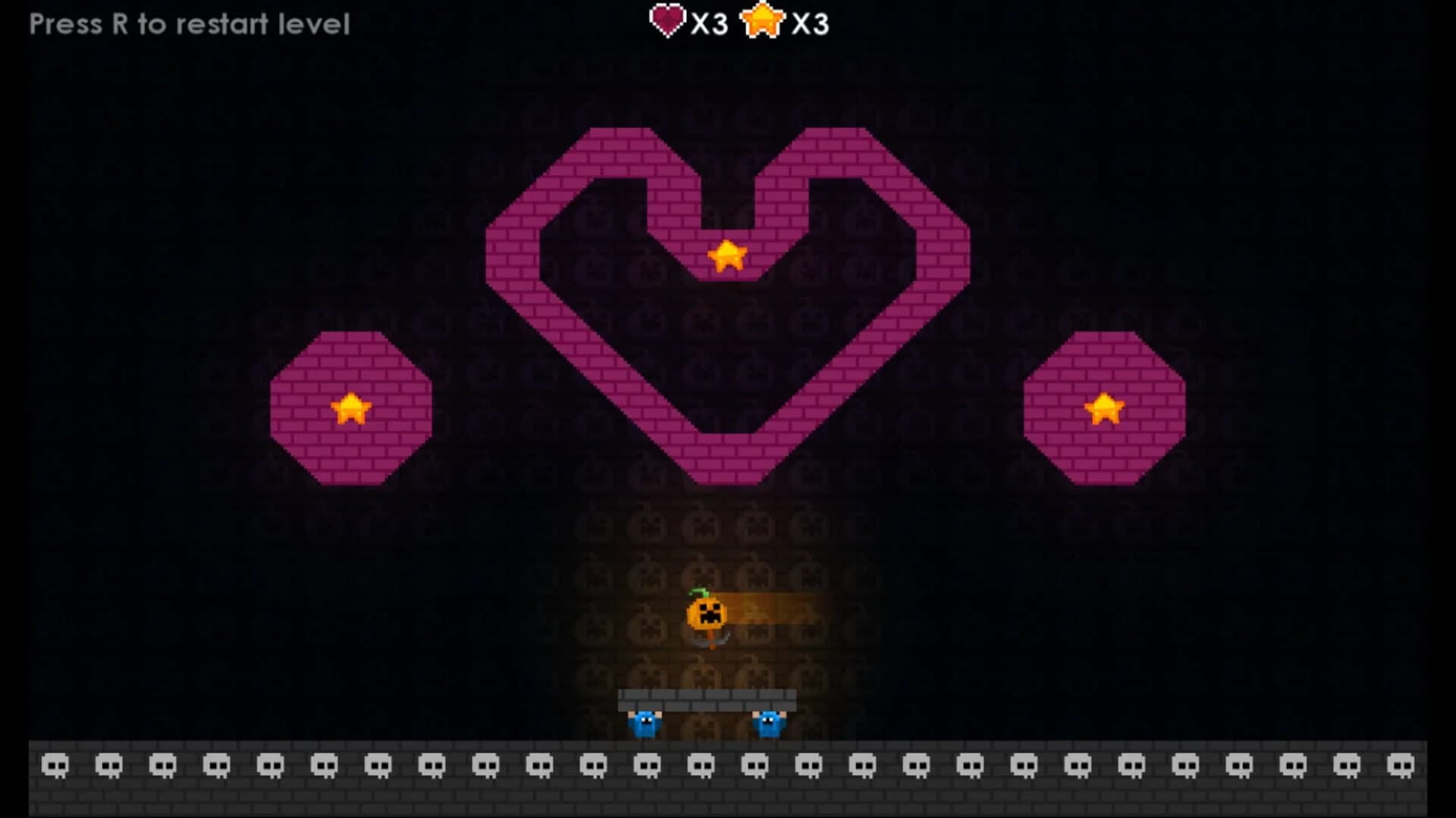Click the bottom tip of the heart wall
This screenshot has width=1456, height=818.
coord(730,470)
